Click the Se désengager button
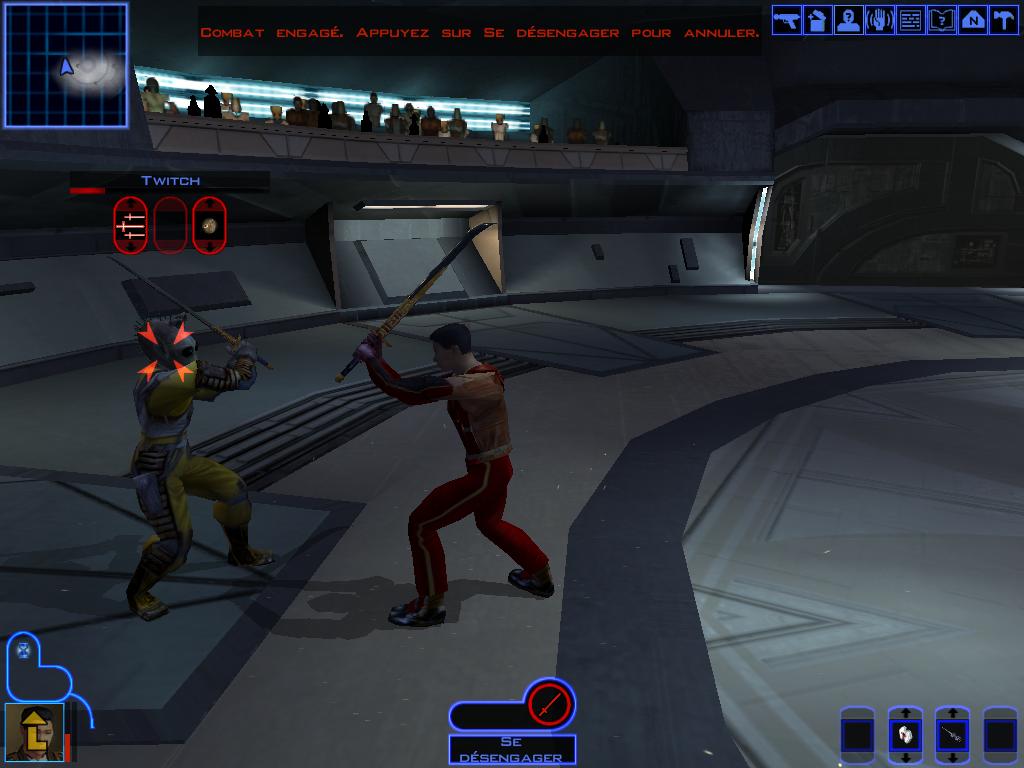 pyautogui.click(x=512, y=750)
